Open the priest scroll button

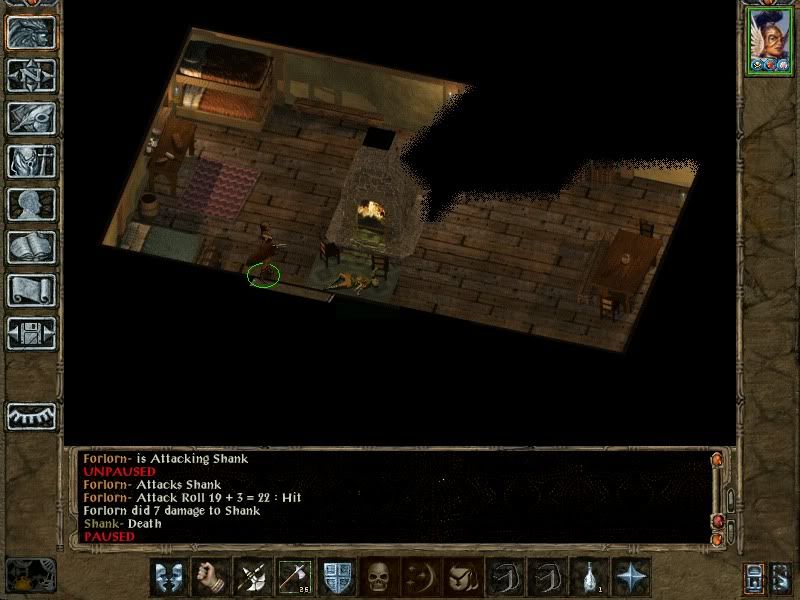pos(30,290)
